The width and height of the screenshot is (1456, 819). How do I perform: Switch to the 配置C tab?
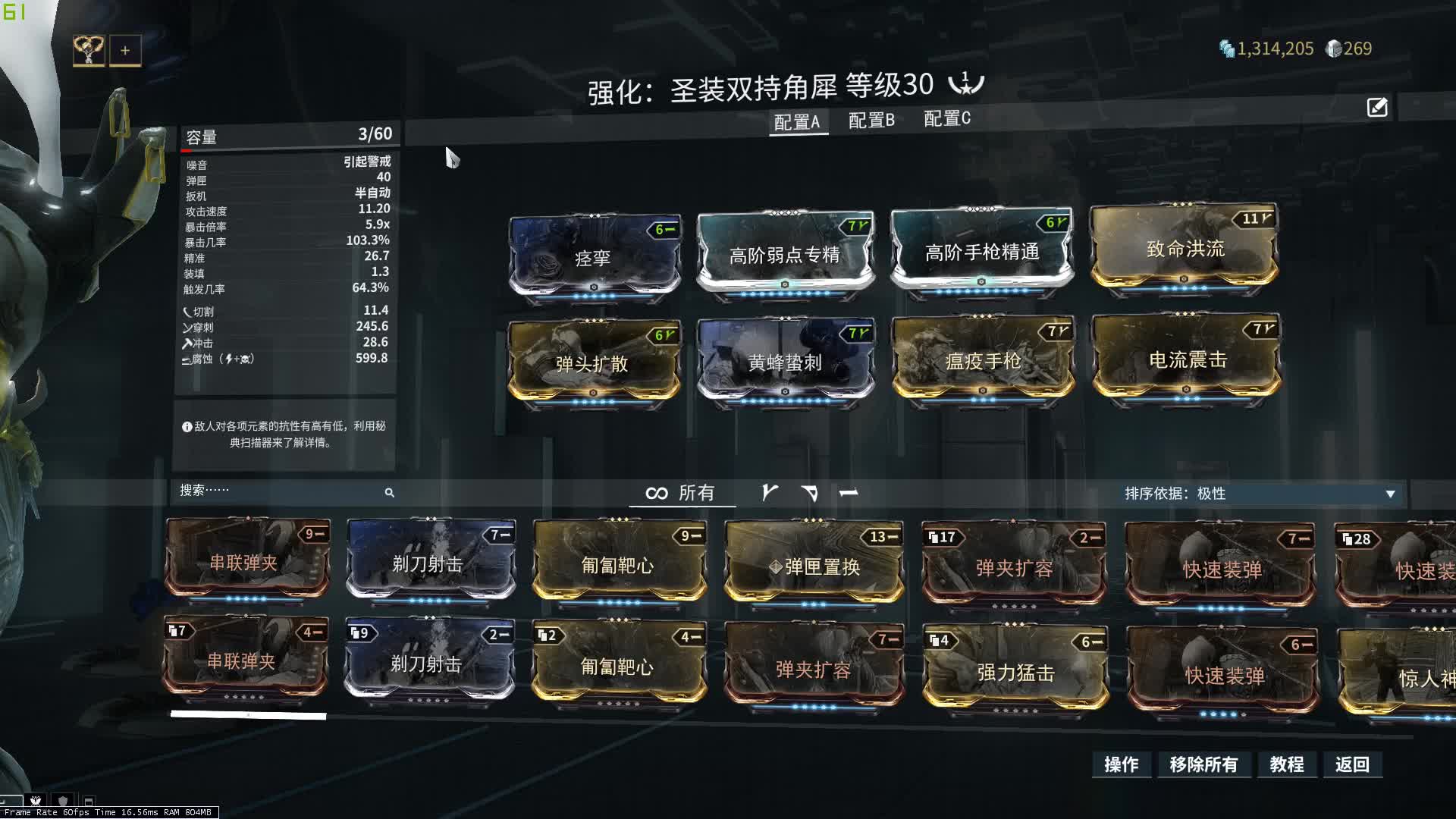point(945,119)
